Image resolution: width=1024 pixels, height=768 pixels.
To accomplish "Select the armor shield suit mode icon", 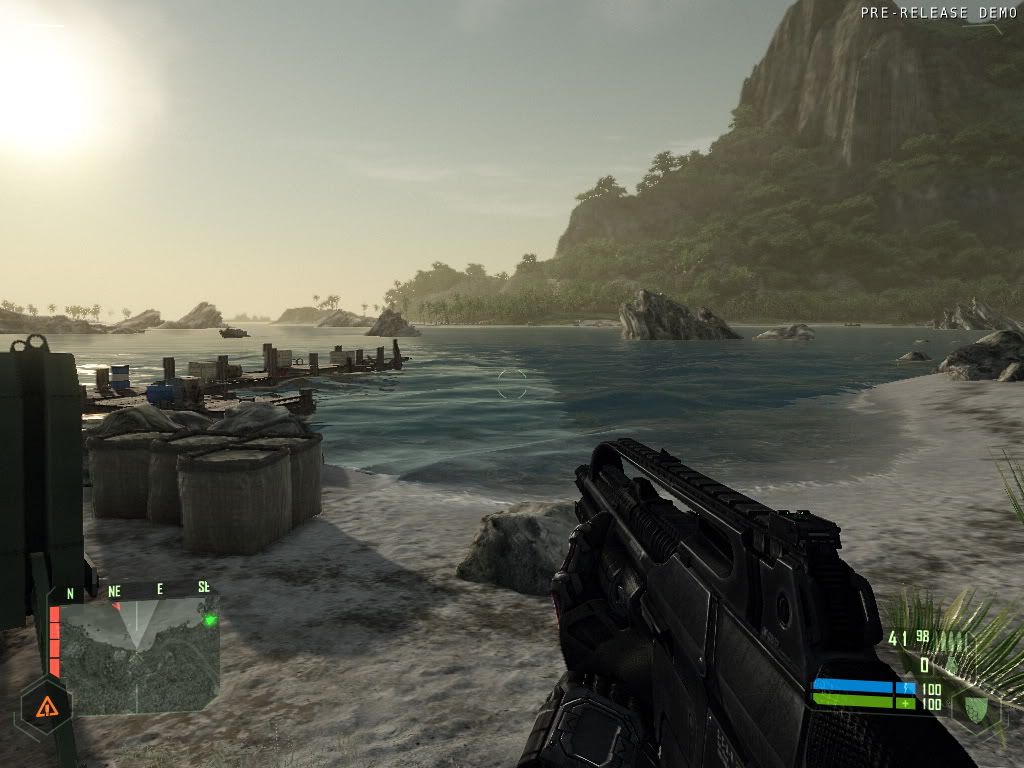I will [975, 707].
